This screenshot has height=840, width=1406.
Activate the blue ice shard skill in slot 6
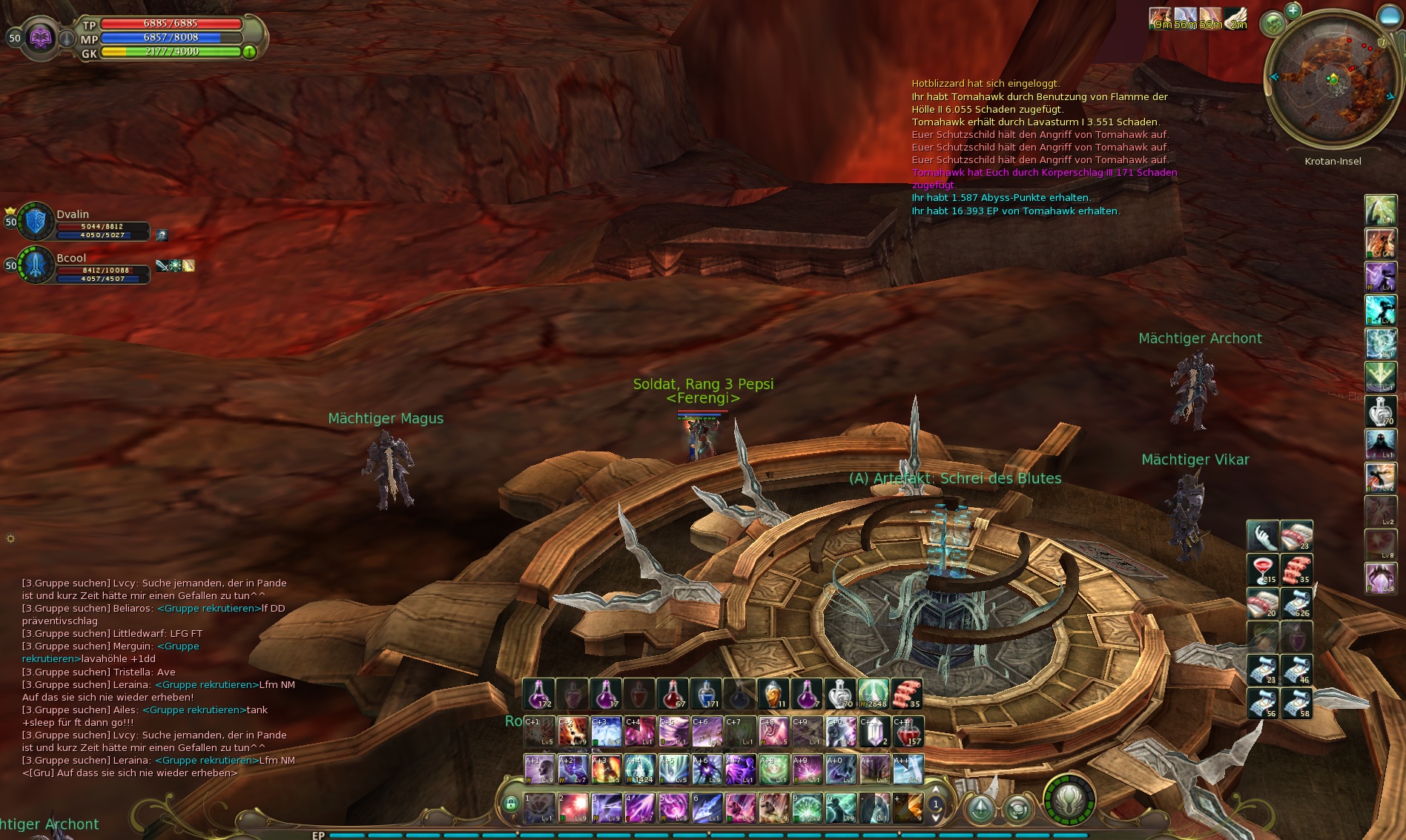(x=707, y=807)
